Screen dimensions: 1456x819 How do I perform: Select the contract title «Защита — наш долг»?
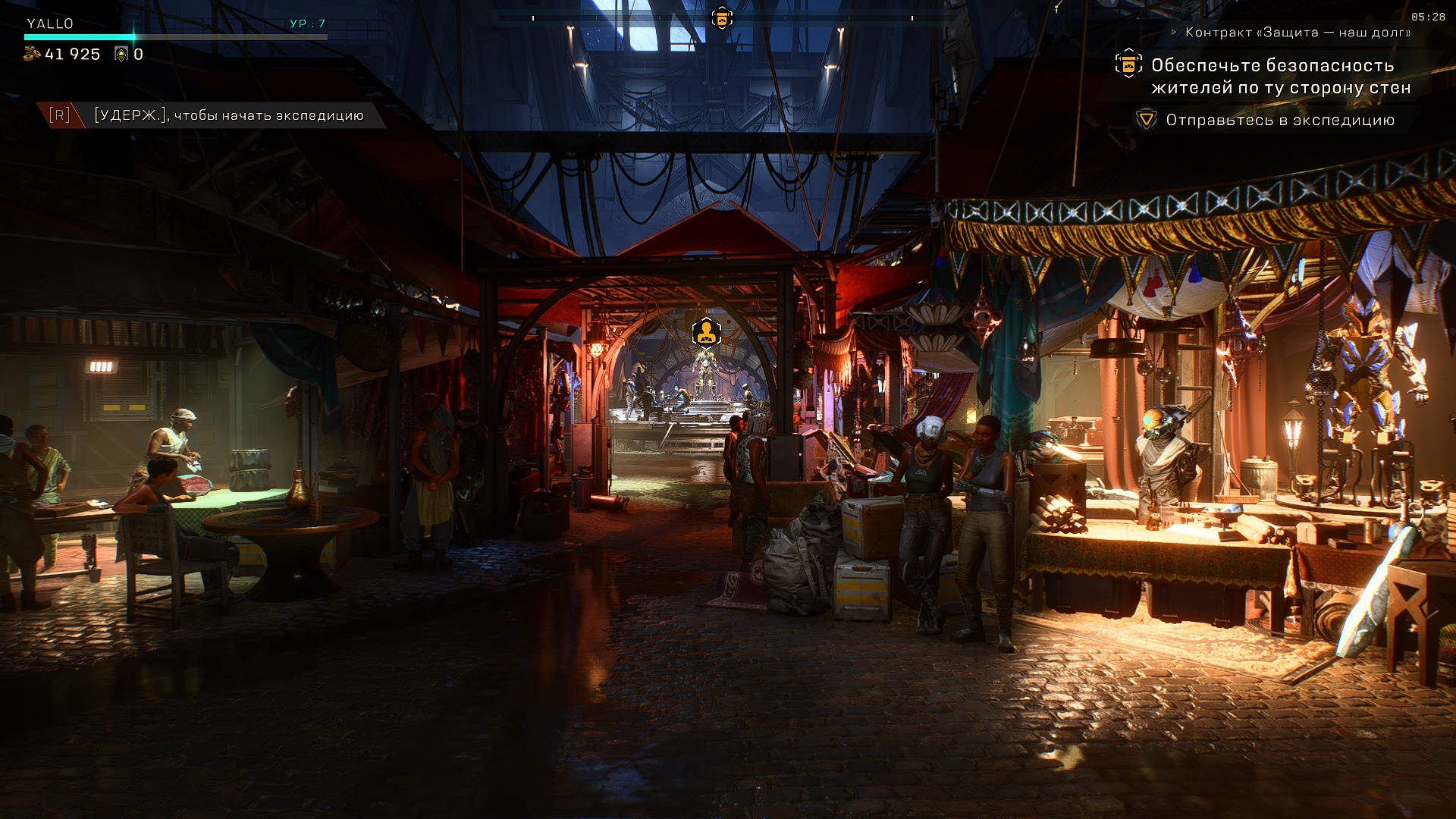tap(1298, 33)
